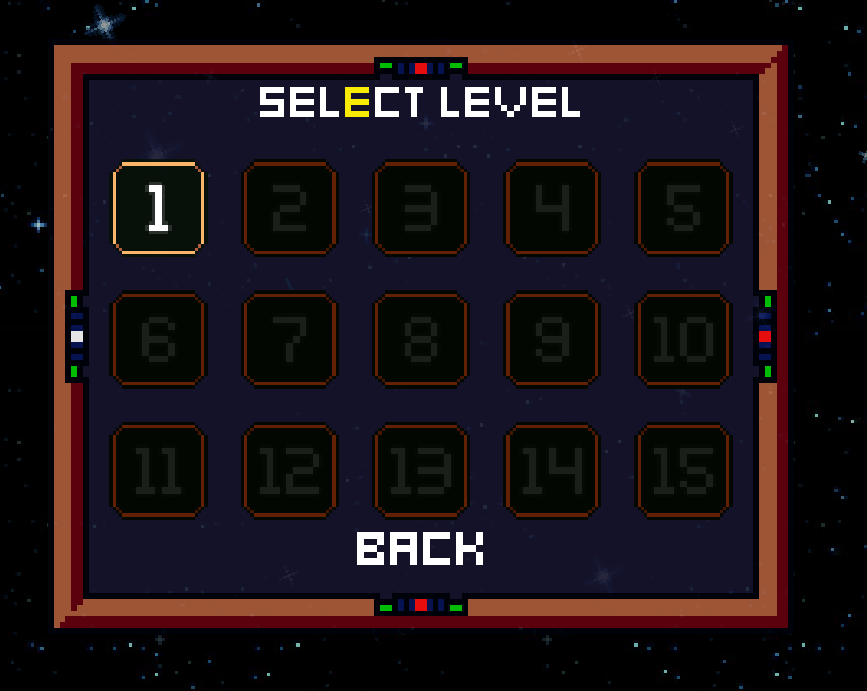Choose the level 2 tile

(290, 208)
